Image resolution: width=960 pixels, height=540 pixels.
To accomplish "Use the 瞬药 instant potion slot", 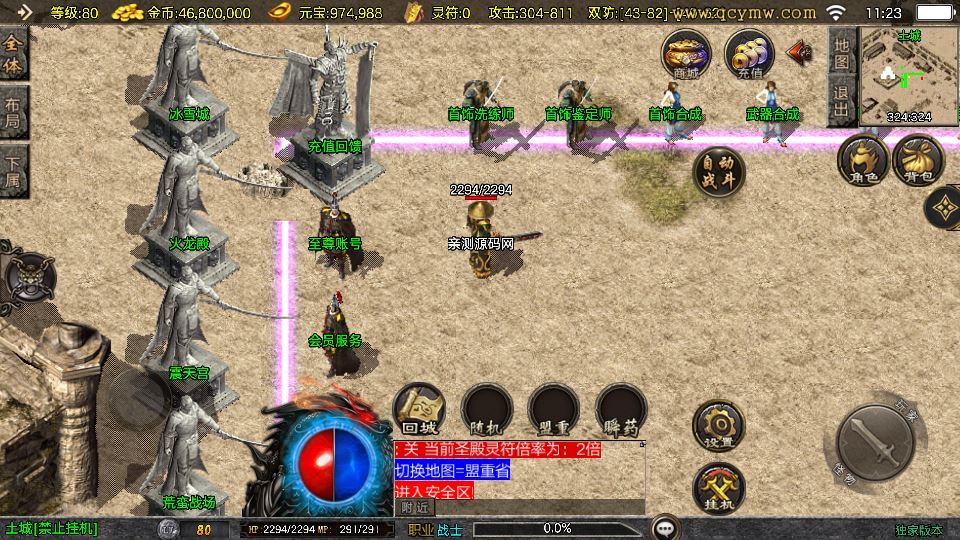I will tap(621, 411).
